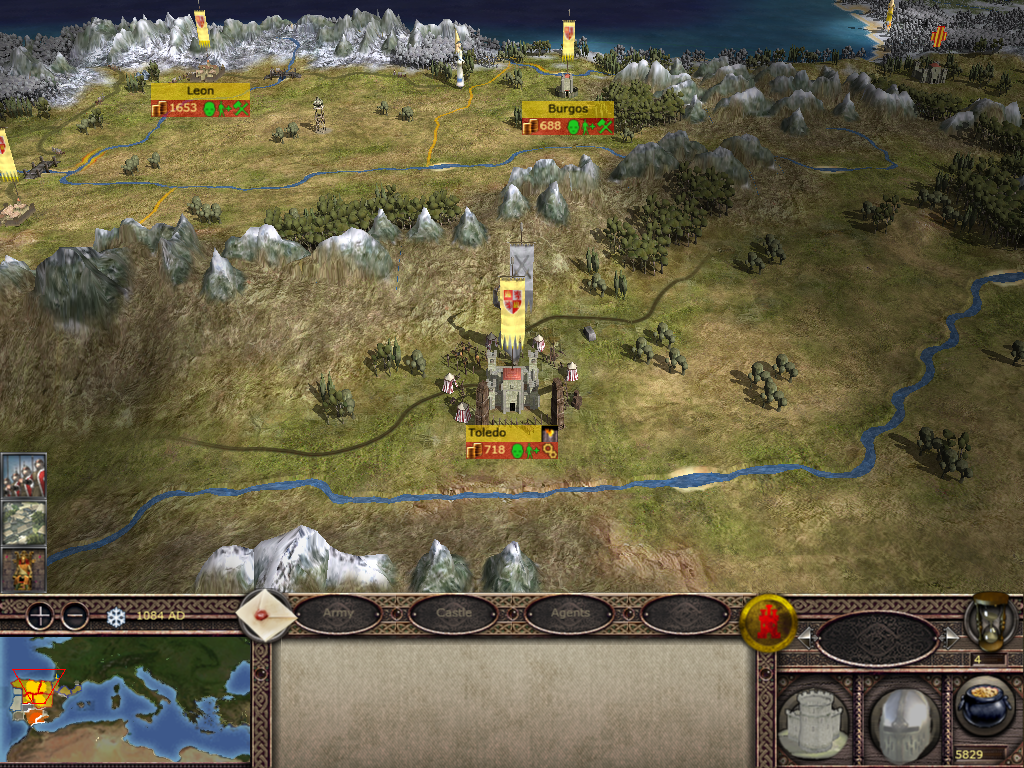The image size is (1024, 768).
Task: Open the missions scroll with red seal
Action: [267, 615]
